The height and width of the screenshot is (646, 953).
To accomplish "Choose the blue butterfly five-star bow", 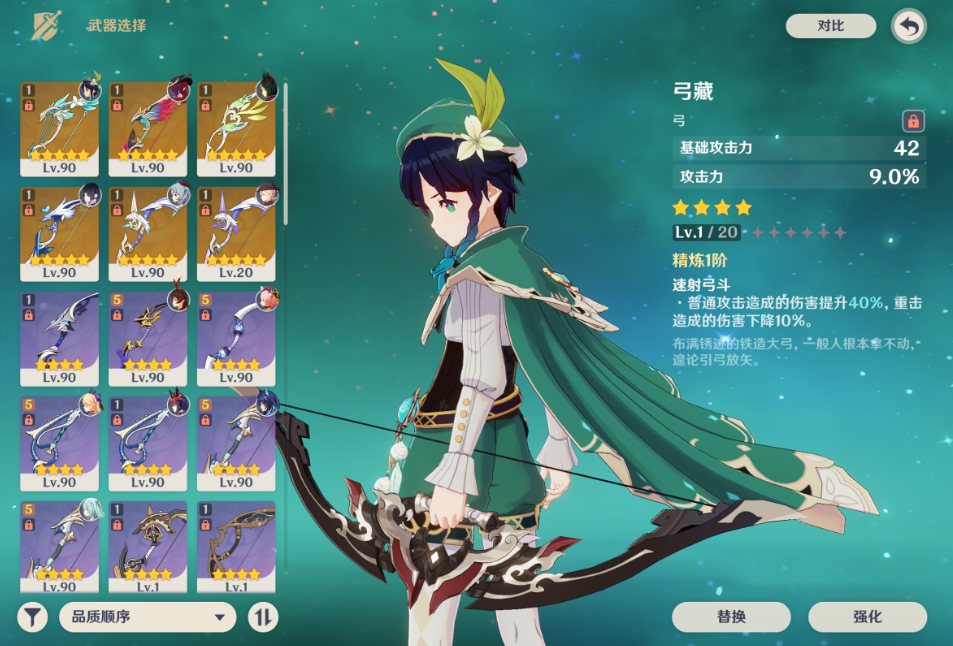I will 59,233.
